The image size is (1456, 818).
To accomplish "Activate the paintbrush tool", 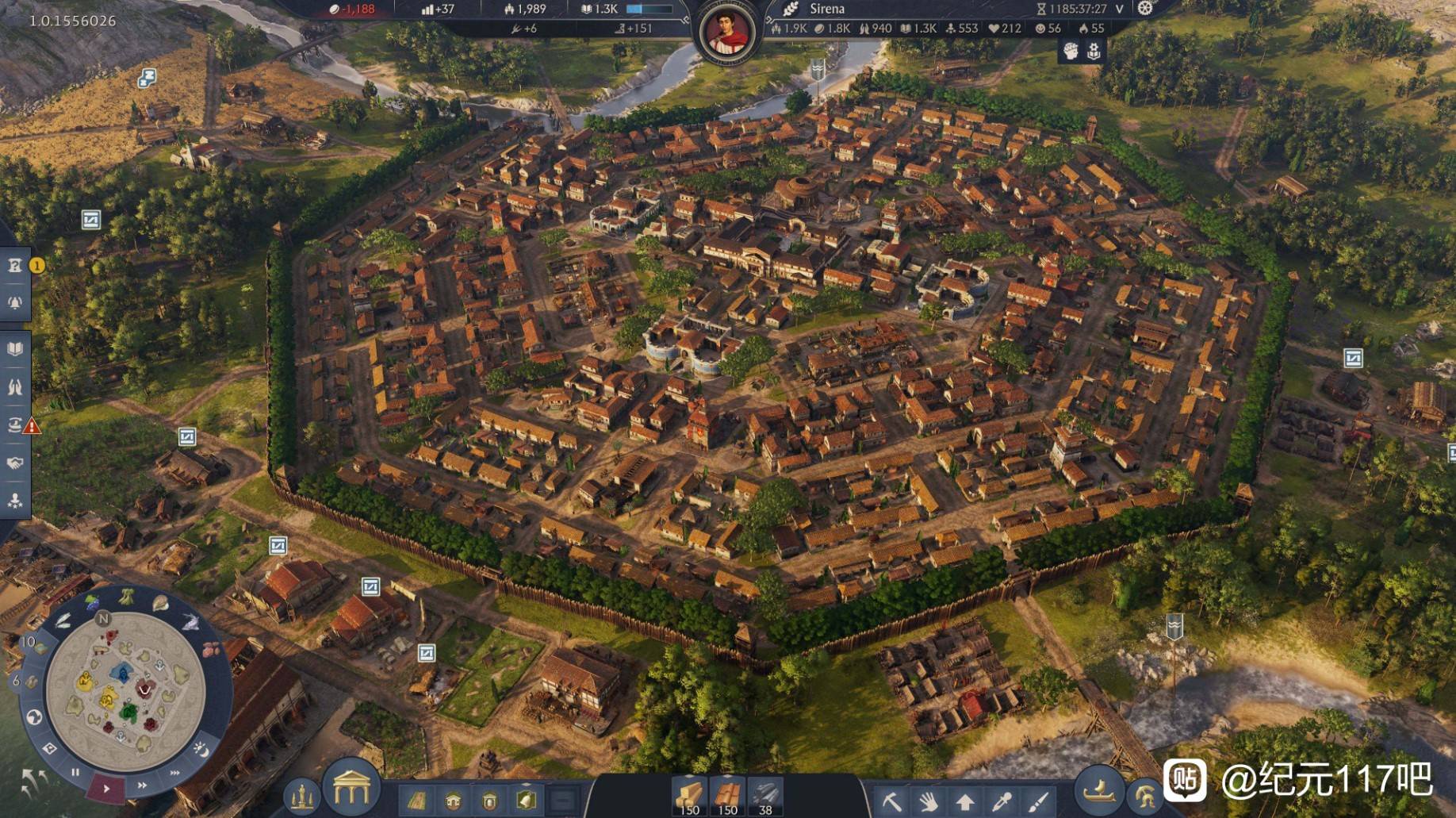I will 1038,801.
